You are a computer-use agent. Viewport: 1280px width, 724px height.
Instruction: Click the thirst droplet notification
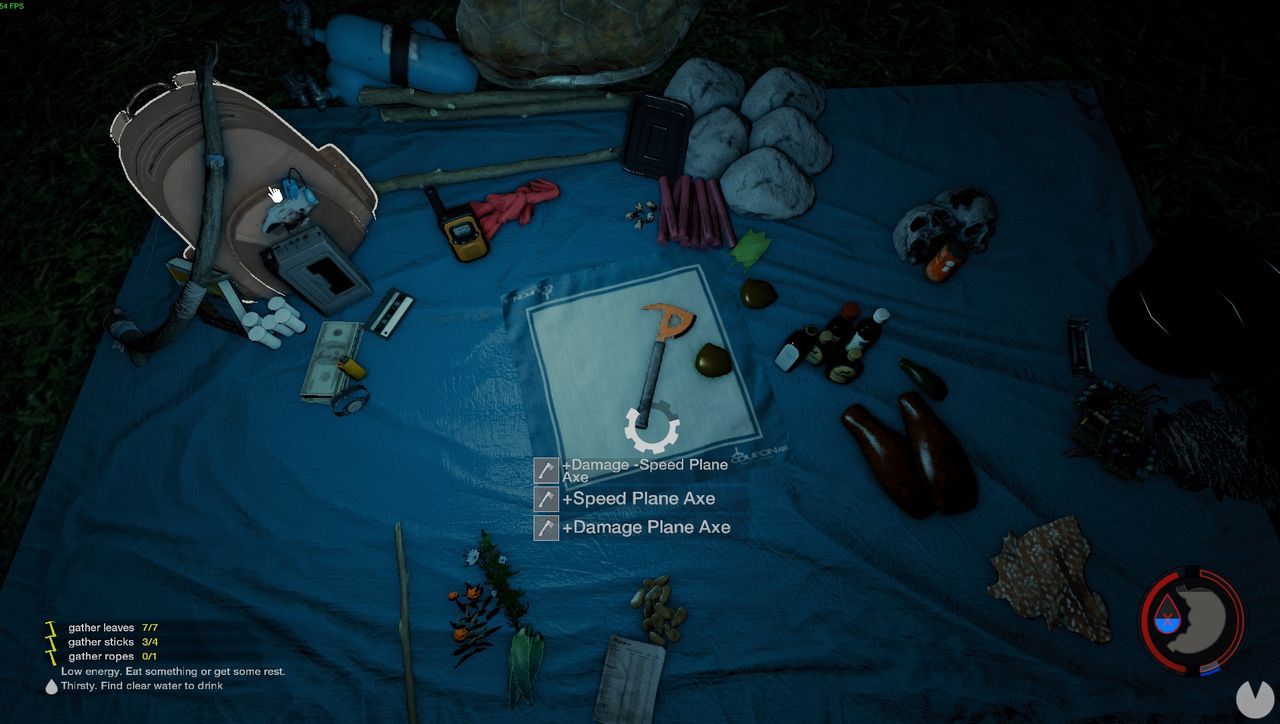click(x=50, y=686)
